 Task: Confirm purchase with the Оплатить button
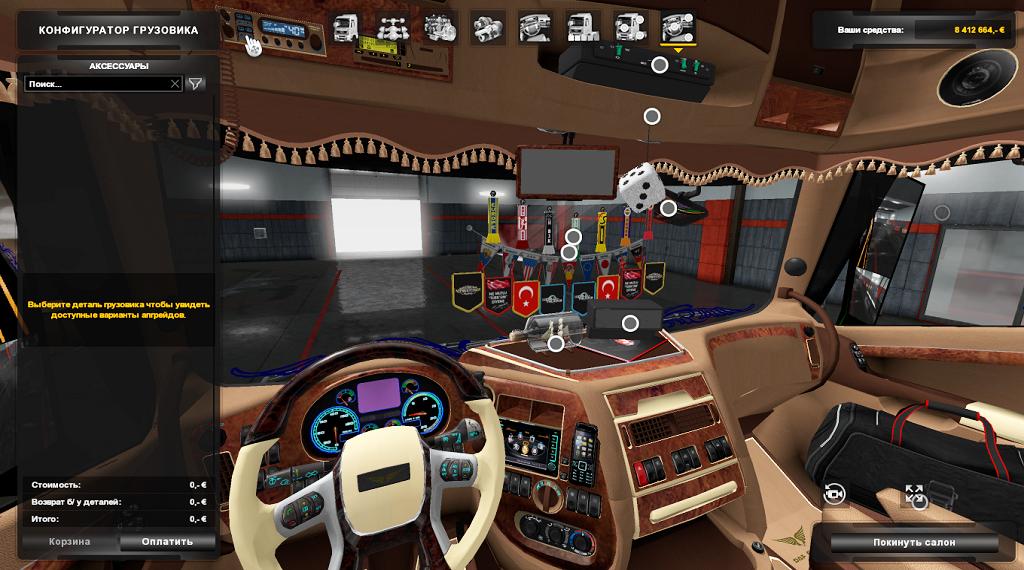coord(168,542)
